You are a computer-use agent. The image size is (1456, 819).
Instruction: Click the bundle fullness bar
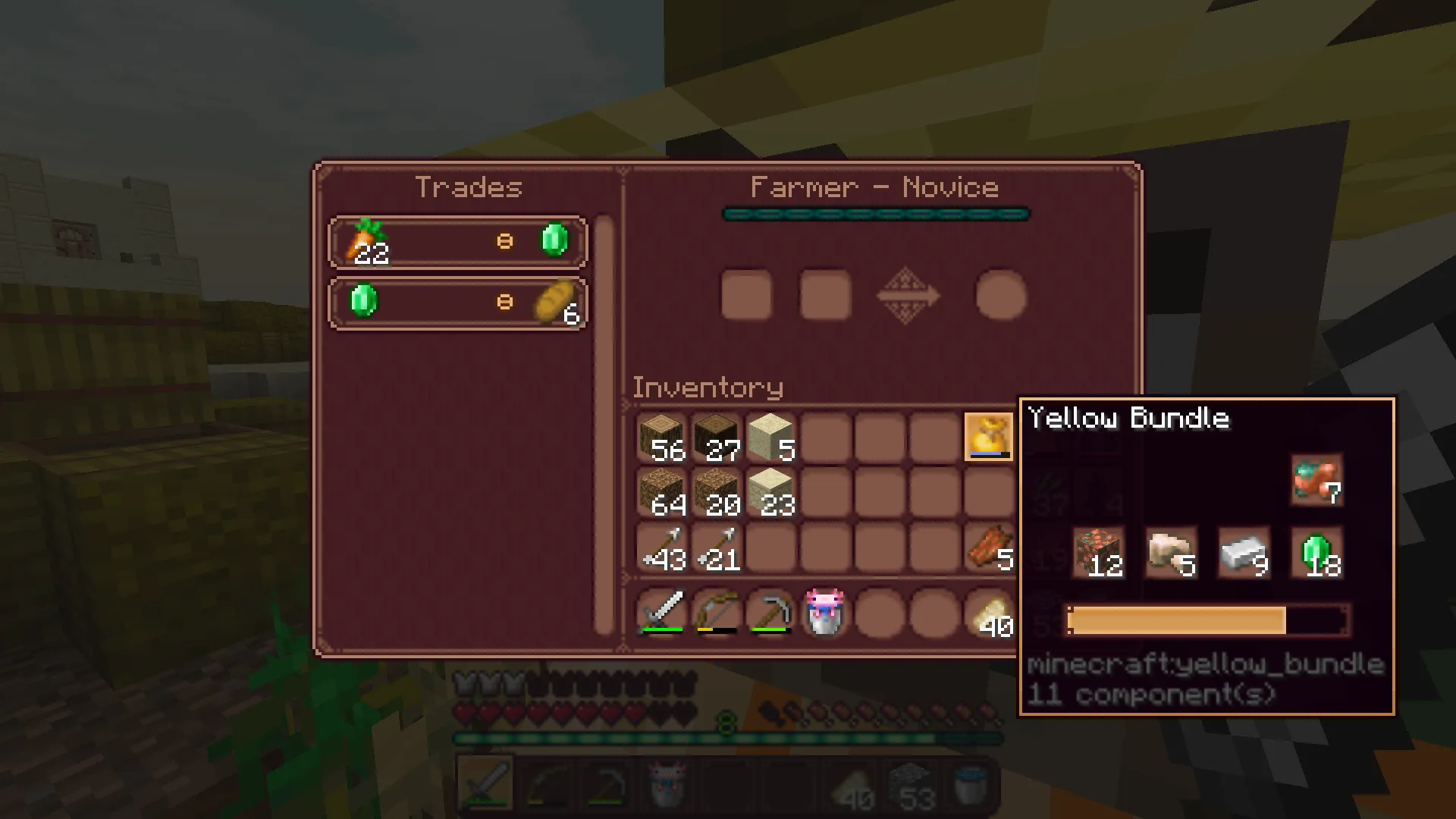(x=1207, y=620)
